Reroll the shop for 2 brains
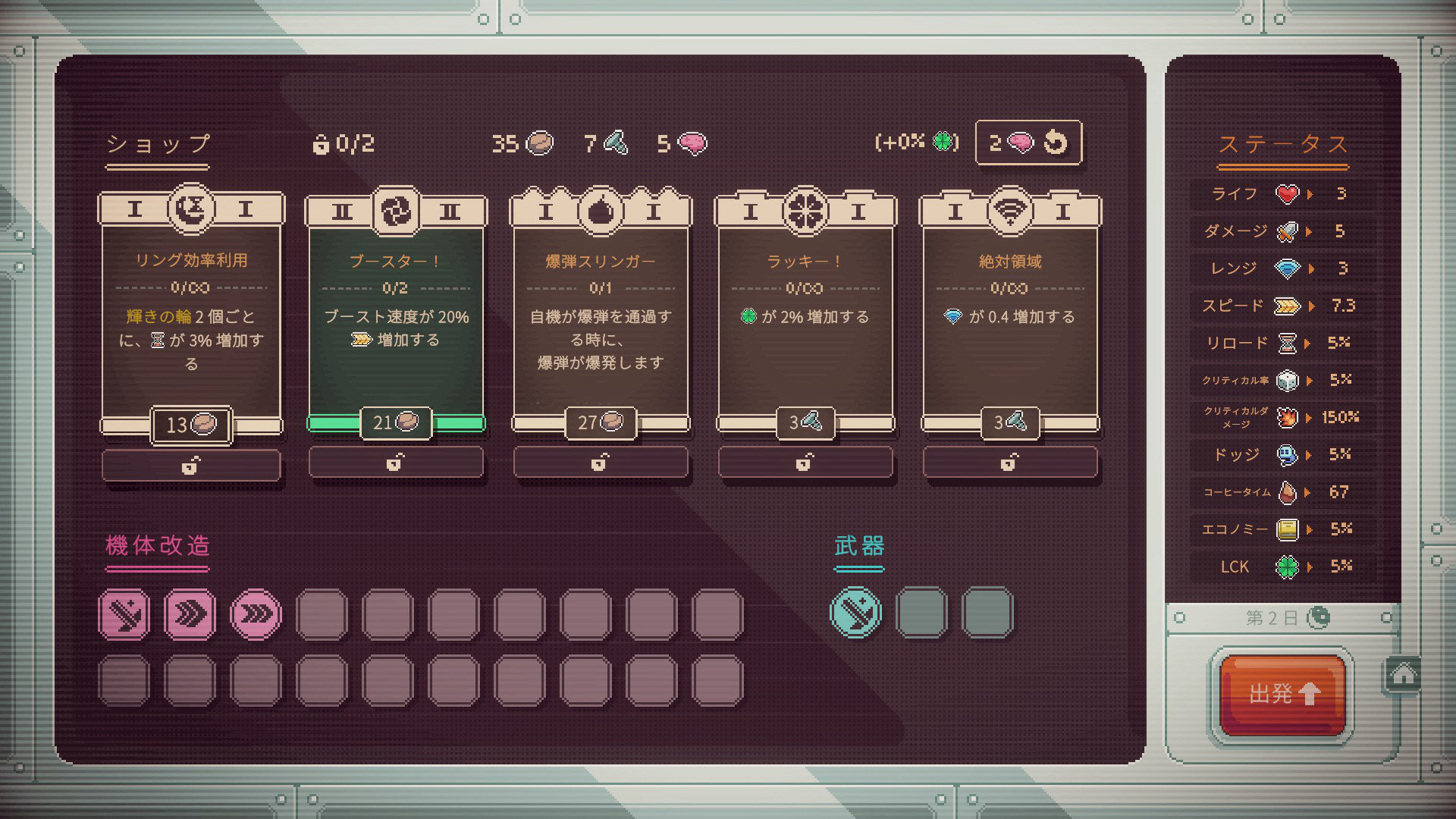This screenshot has width=1456, height=819. coord(1028,143)
